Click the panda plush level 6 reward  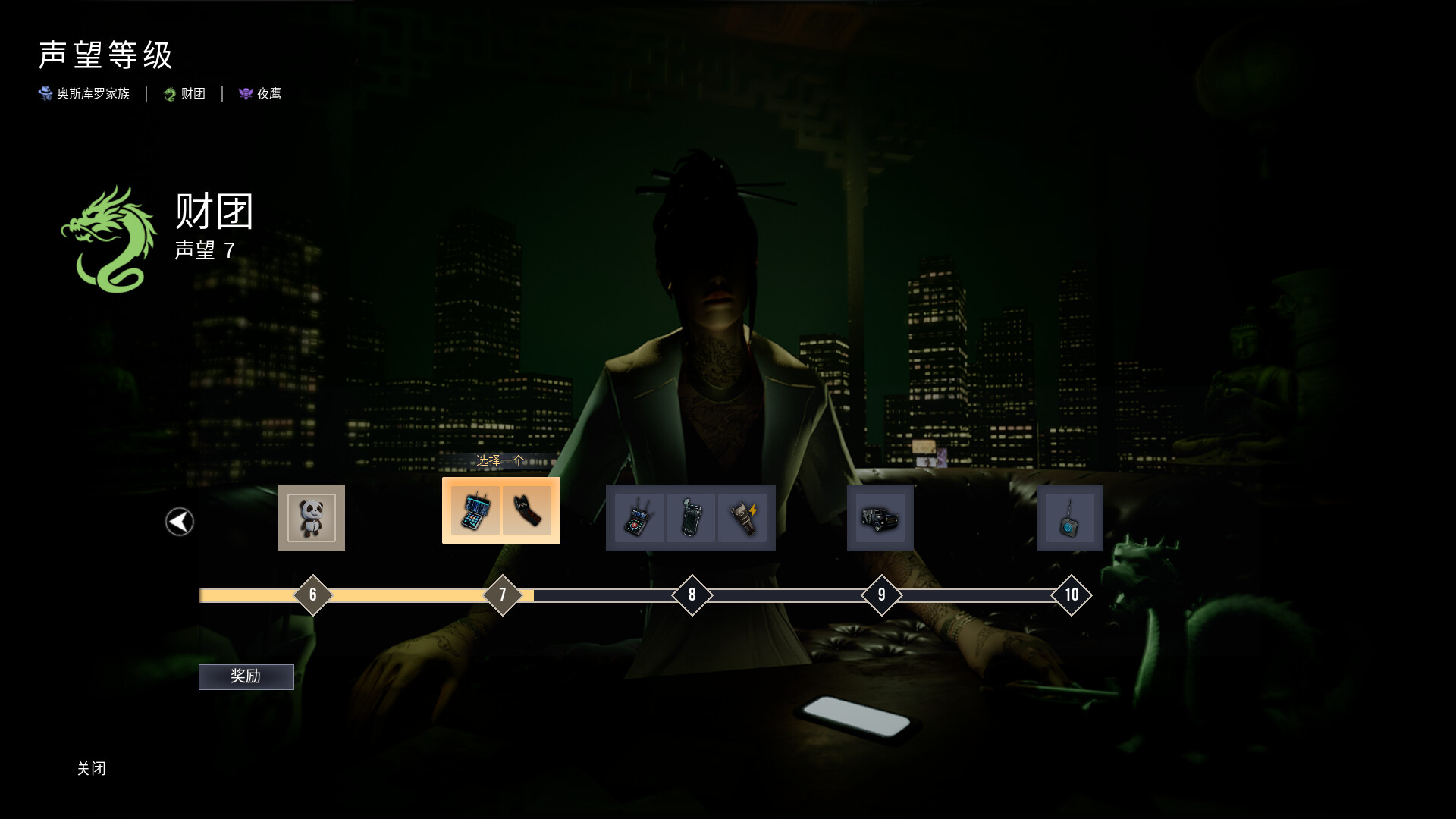point(312,518)
